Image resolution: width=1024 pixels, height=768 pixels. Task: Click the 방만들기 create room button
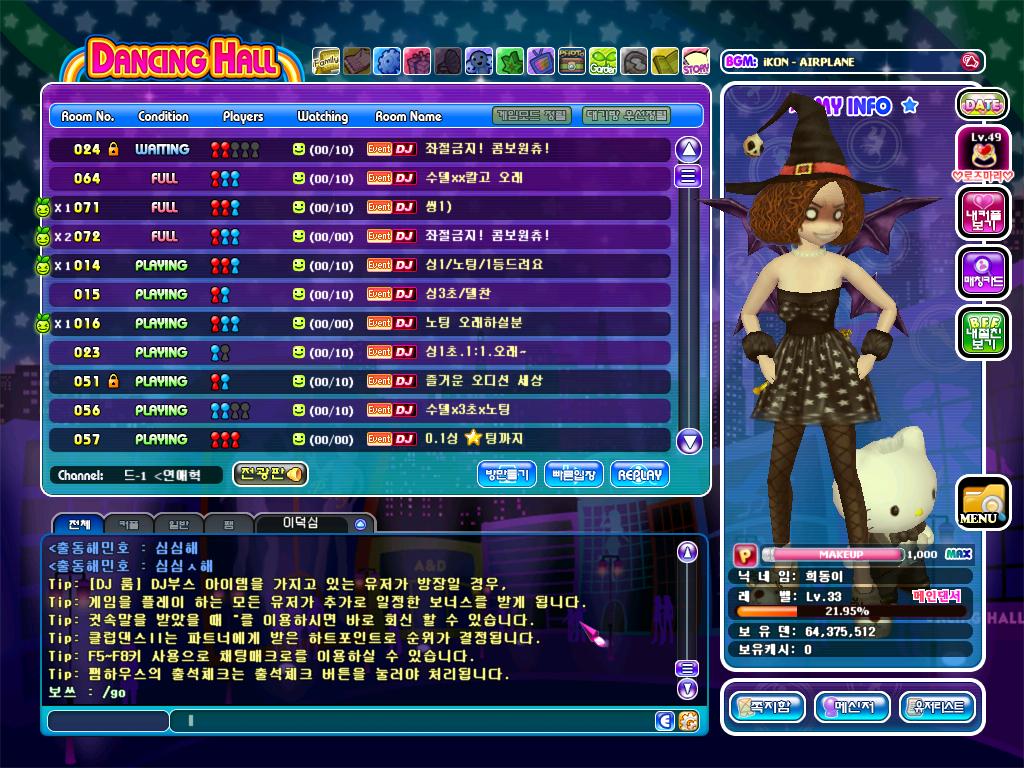(508, 474)
